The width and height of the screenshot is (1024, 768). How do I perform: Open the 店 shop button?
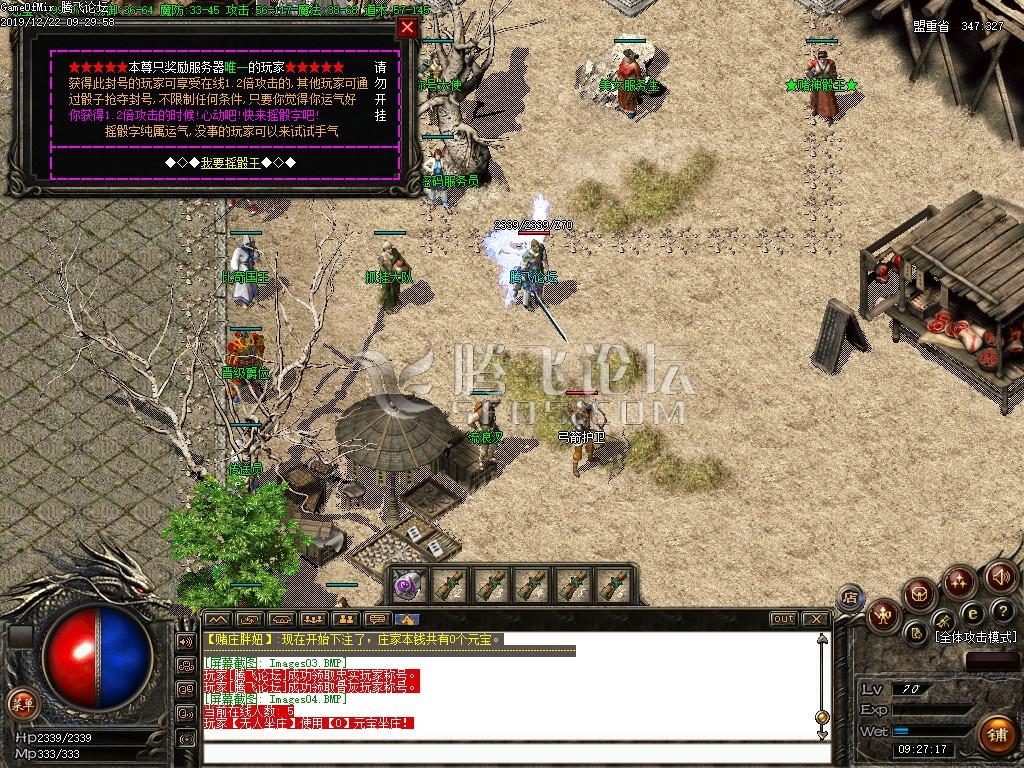click(x=850, y=597)
